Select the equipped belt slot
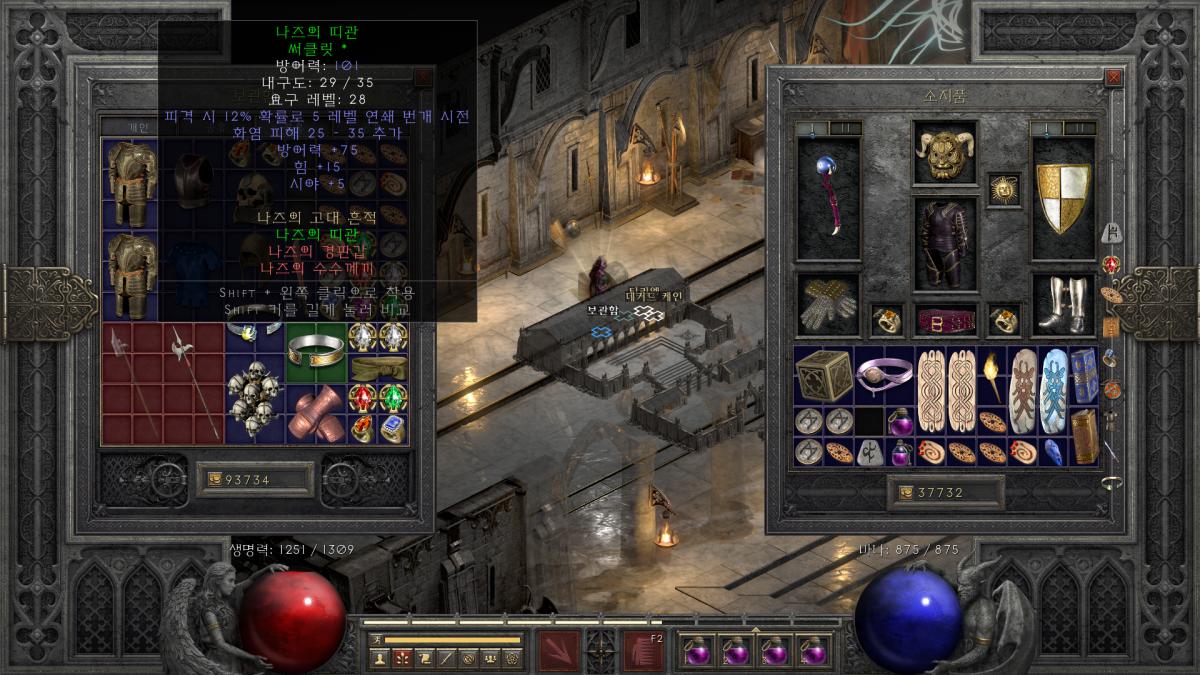This screenshot has width=1200, height=675. pos(946,320)
